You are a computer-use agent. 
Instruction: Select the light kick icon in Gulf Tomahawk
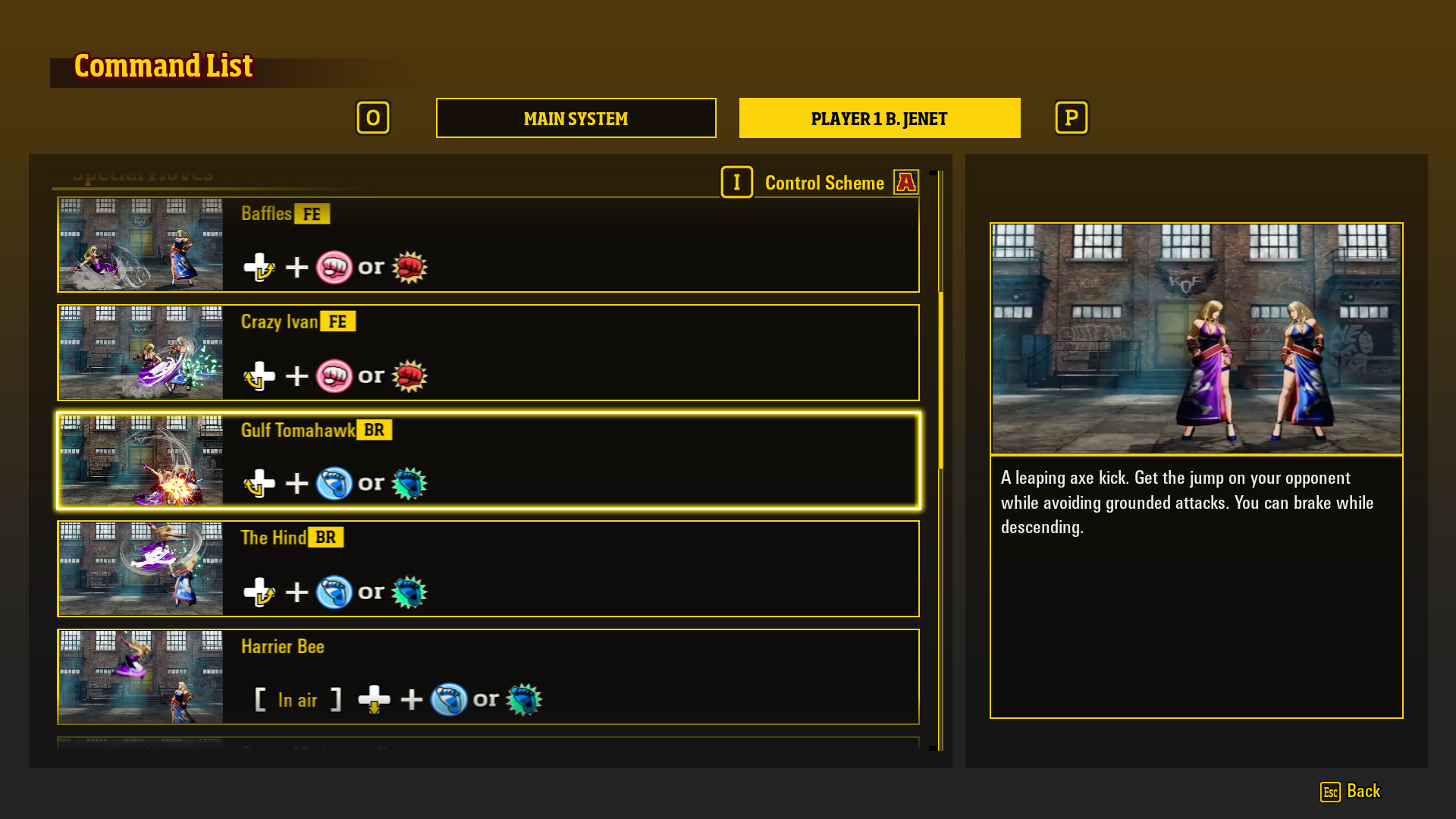(x=334, y=483)
